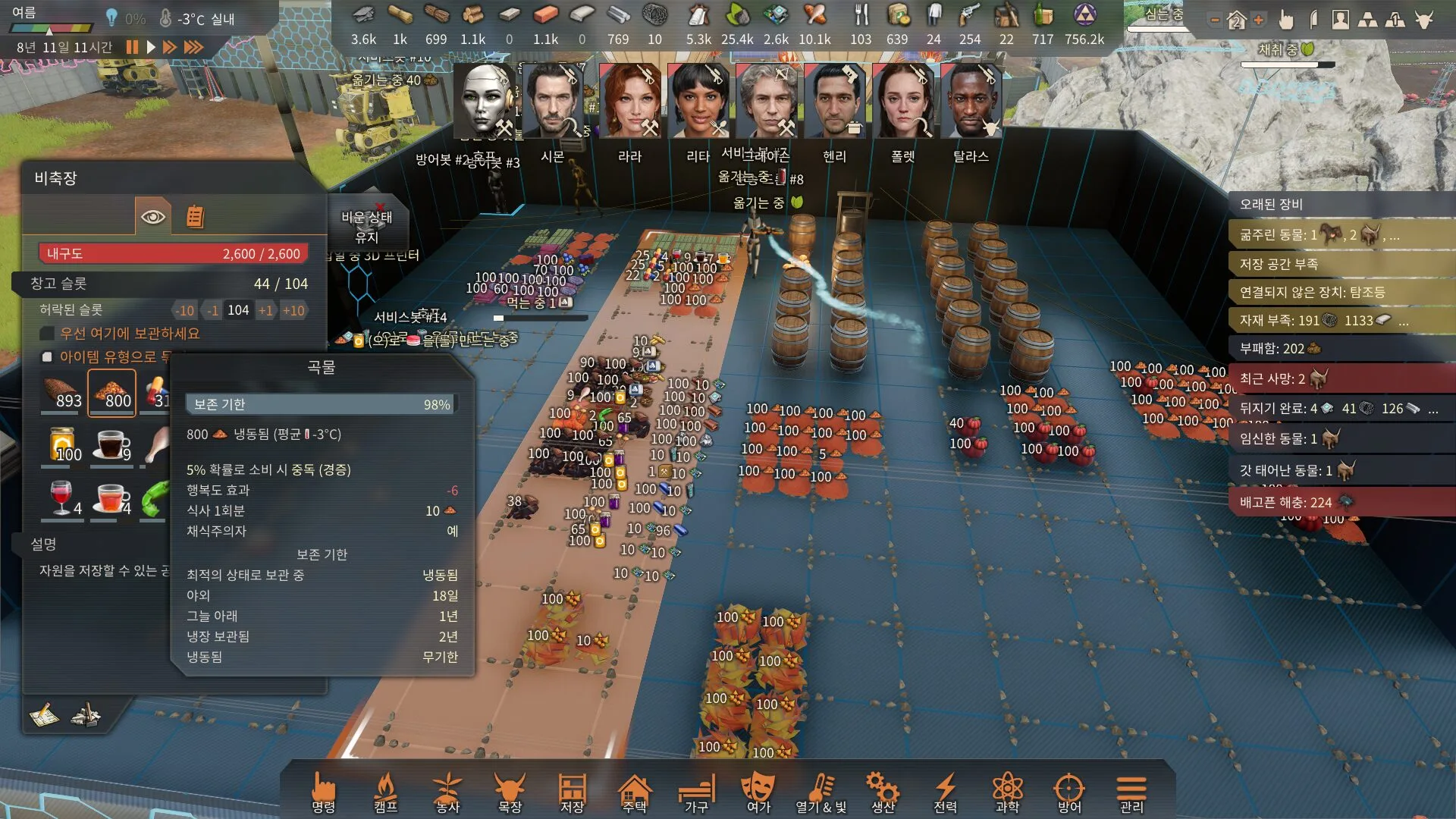Open the 농사 farming menu

(x=447, y=792)
